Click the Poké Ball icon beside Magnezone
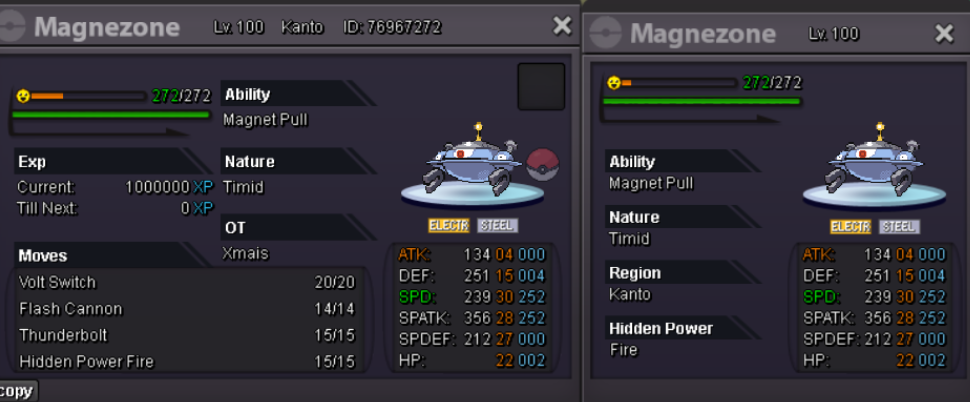 tap(543, 163)
